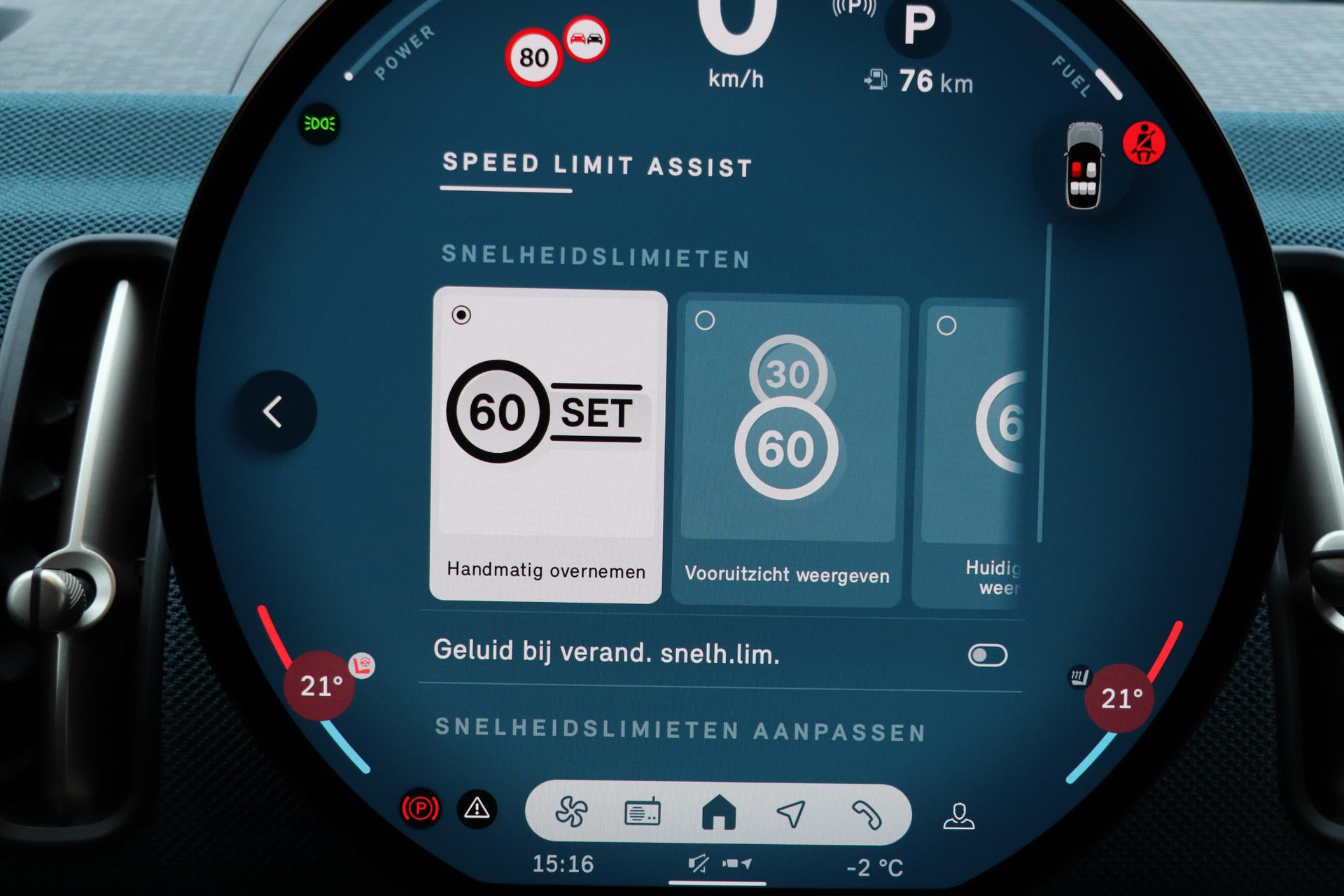Select the Handmatig overnemen option card

tap(547, 444)
